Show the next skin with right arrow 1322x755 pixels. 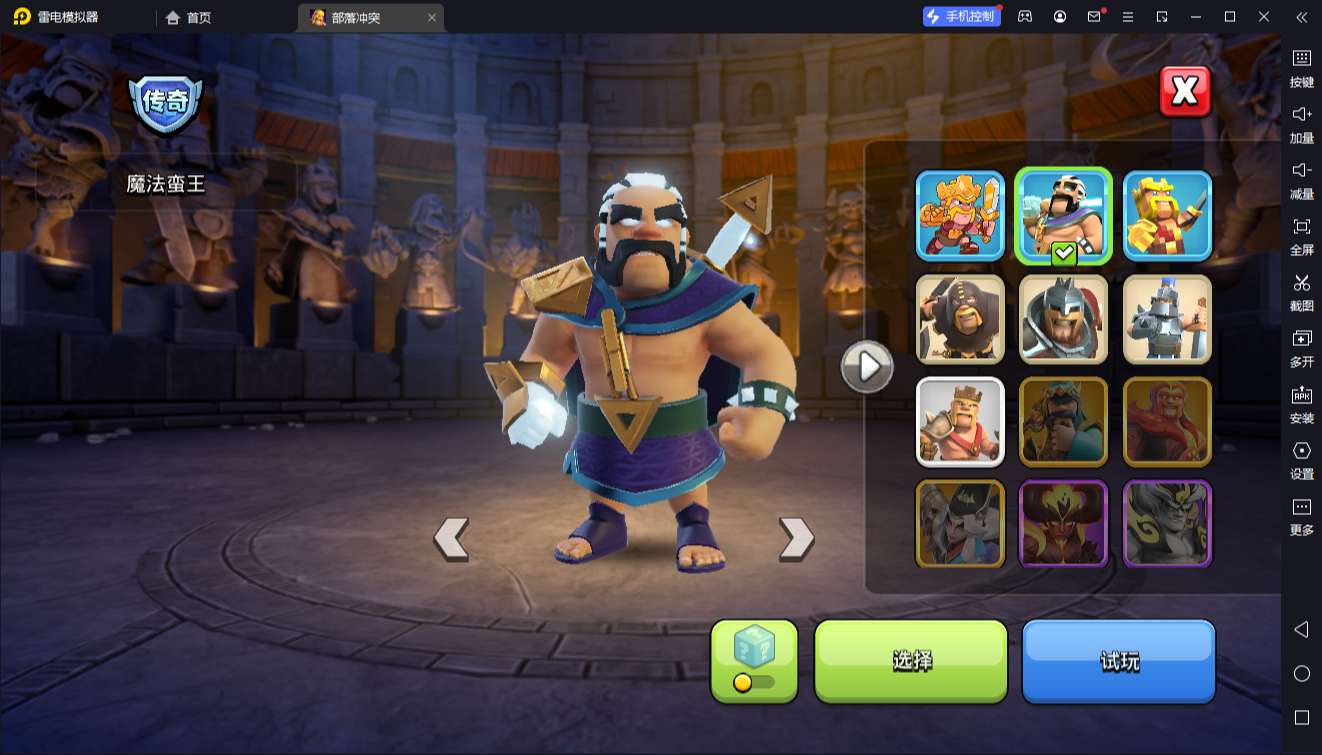click(x=796, y=538)
